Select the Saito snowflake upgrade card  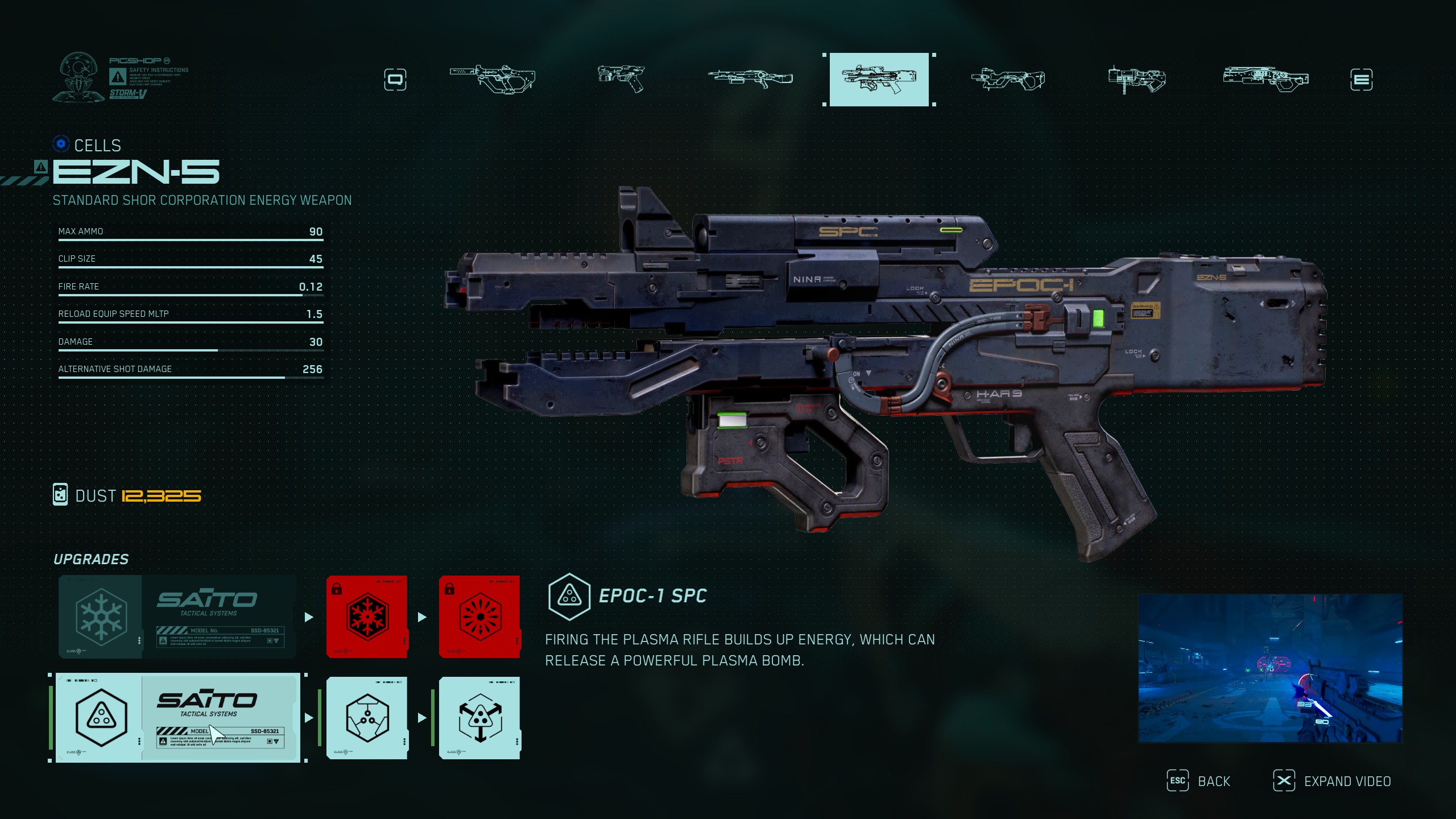tap(177, 617)
